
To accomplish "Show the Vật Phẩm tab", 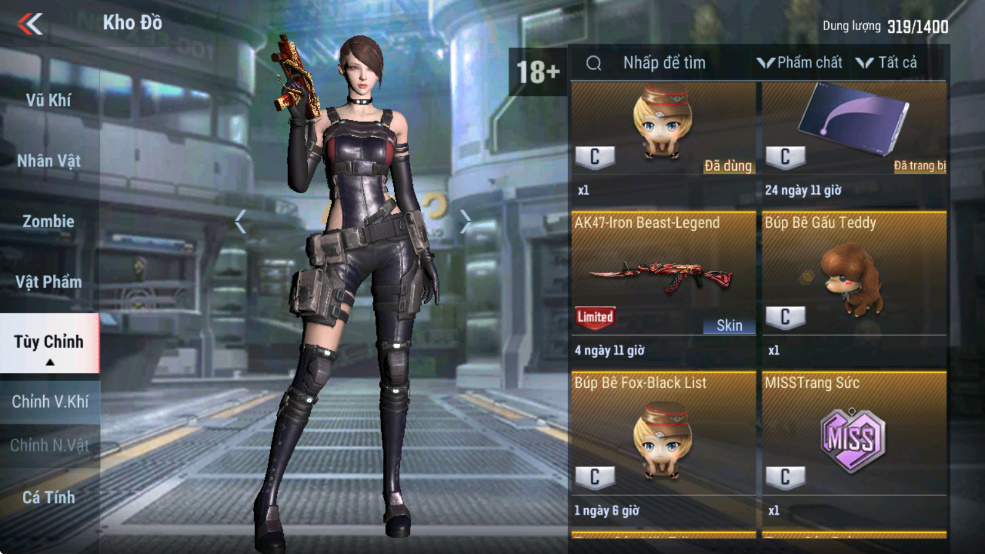I will [48, 282].
